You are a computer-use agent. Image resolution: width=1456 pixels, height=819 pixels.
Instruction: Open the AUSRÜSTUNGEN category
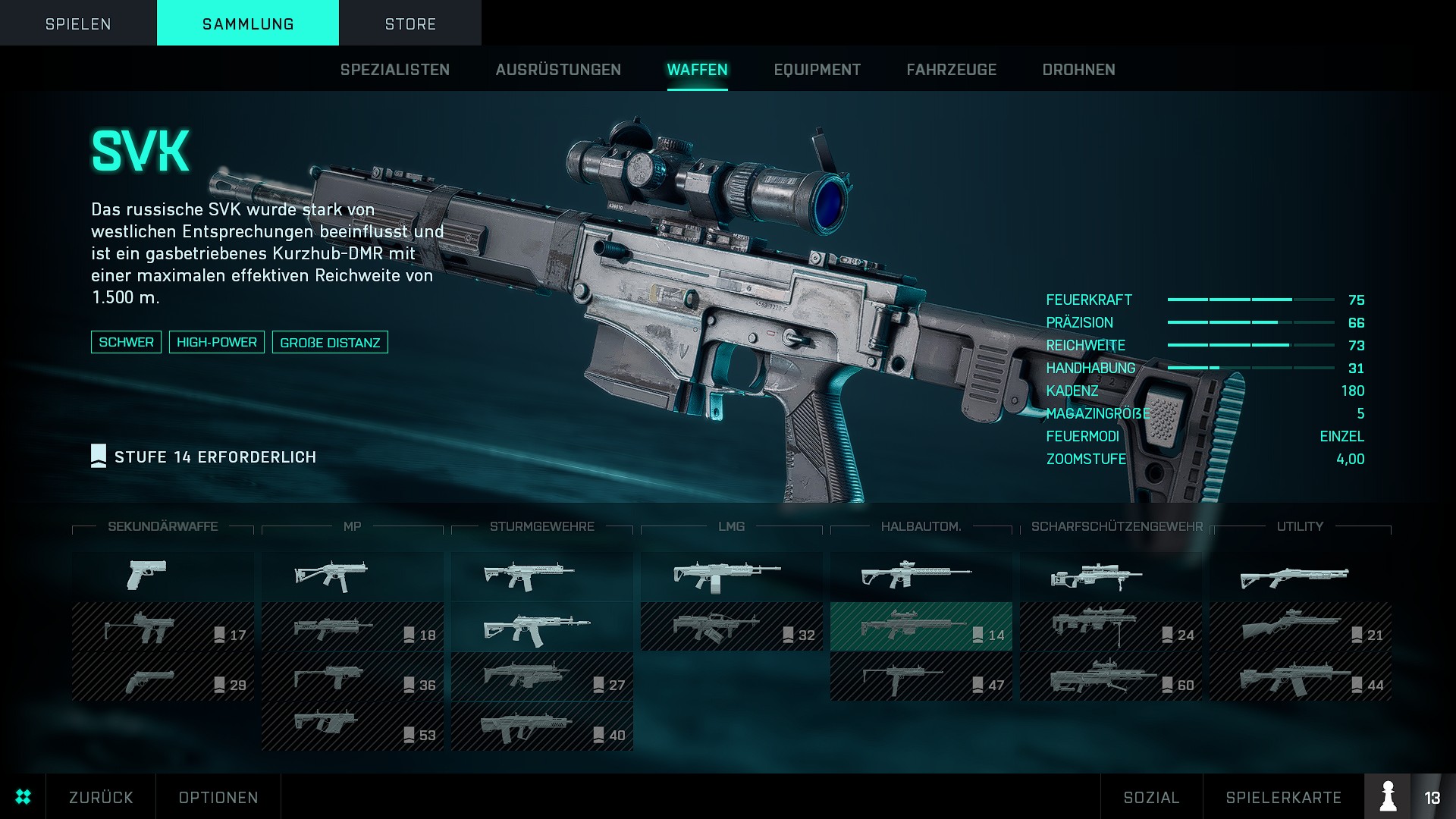[558, 70]
